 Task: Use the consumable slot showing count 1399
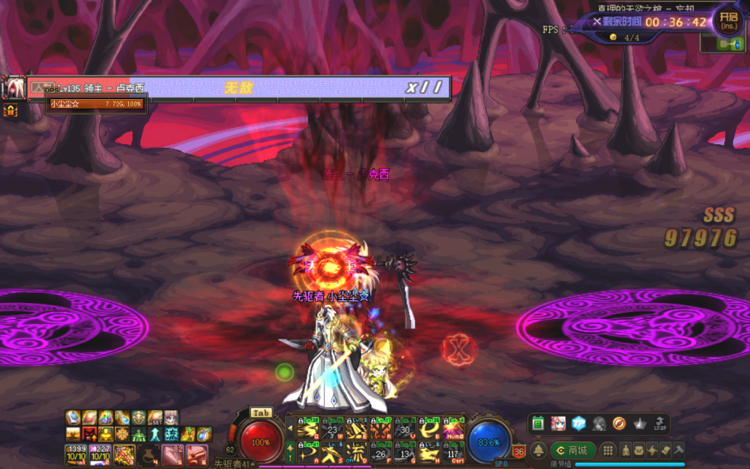coord(75,456)
